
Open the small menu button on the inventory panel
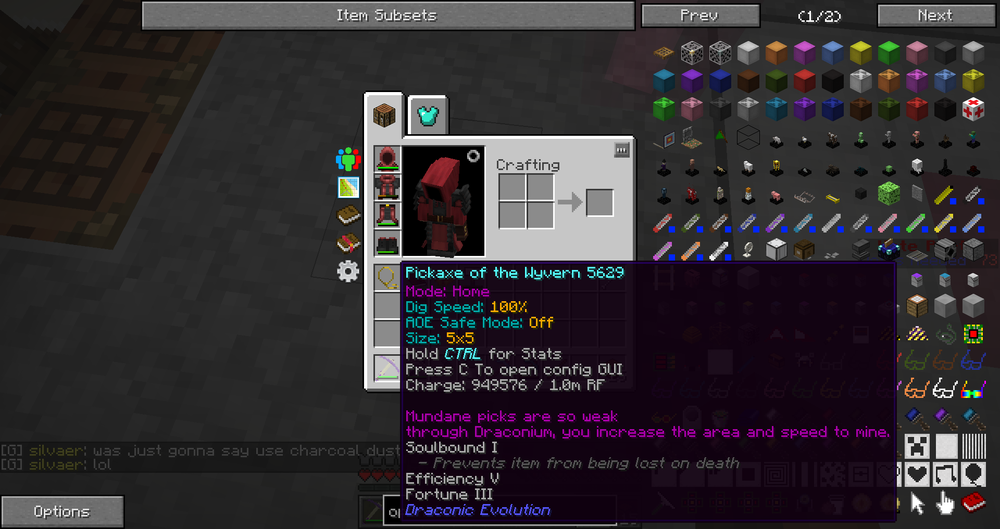point(621,150)
